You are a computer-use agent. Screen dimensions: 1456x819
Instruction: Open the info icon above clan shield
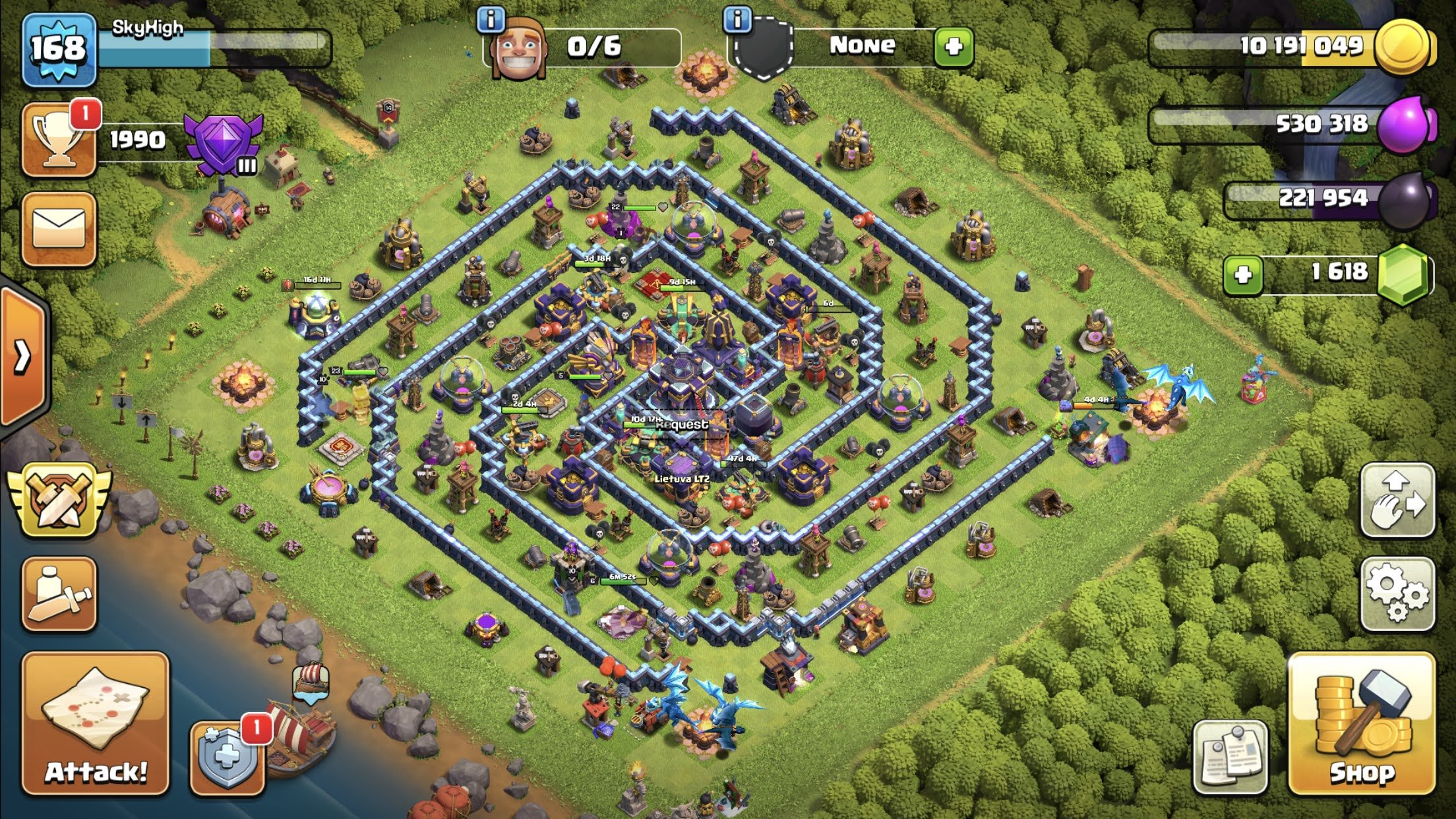pos(737,20)
